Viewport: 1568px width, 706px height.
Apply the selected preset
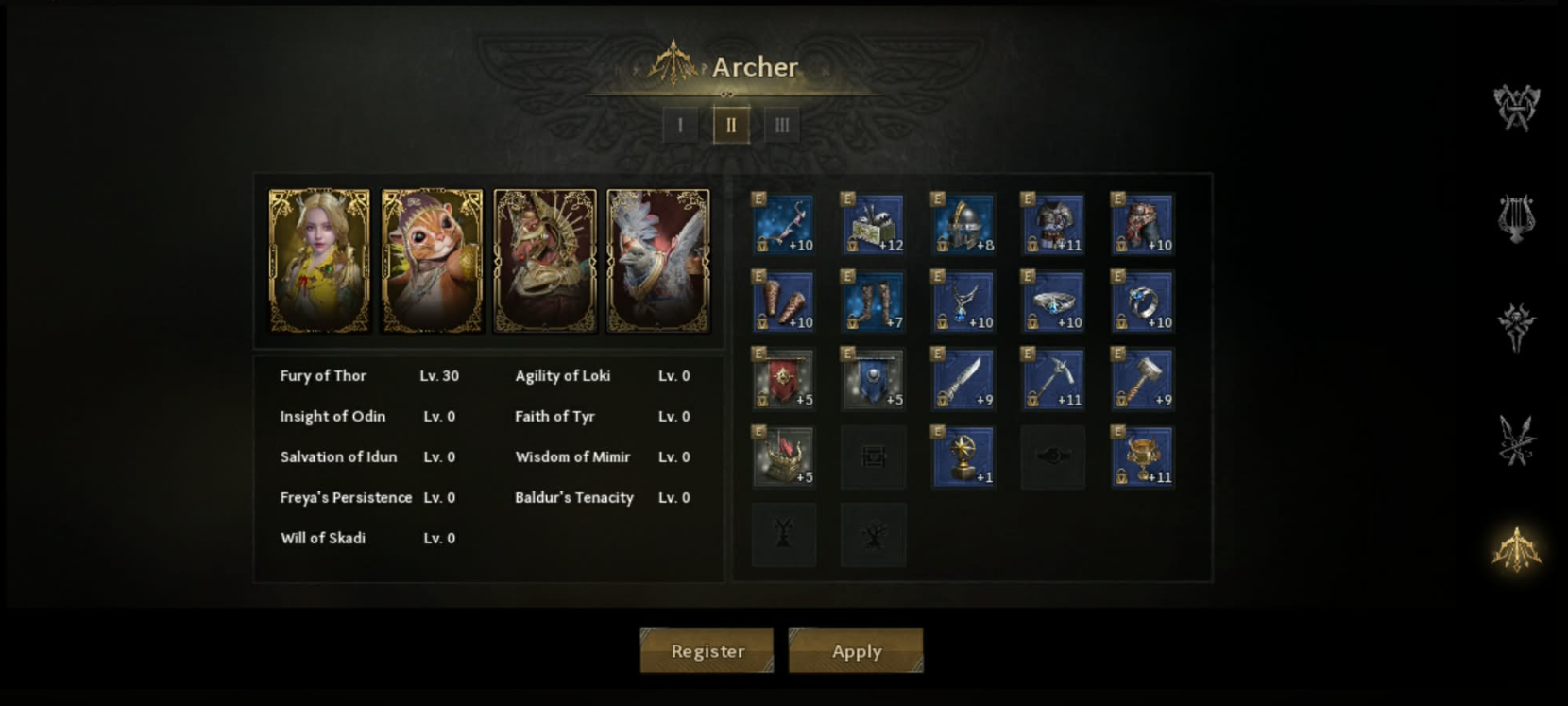856,650
